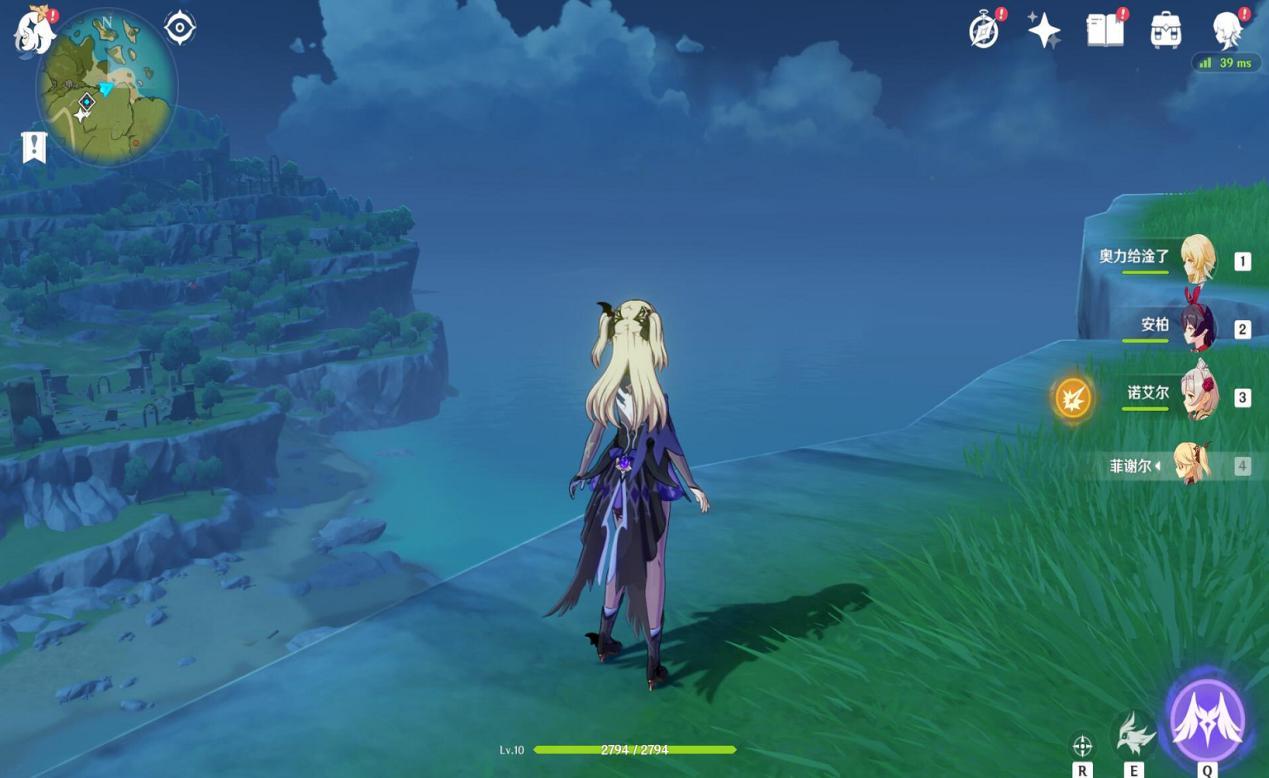
Task: Click the target icon beside the minimap
Action: tap(180, 28)
